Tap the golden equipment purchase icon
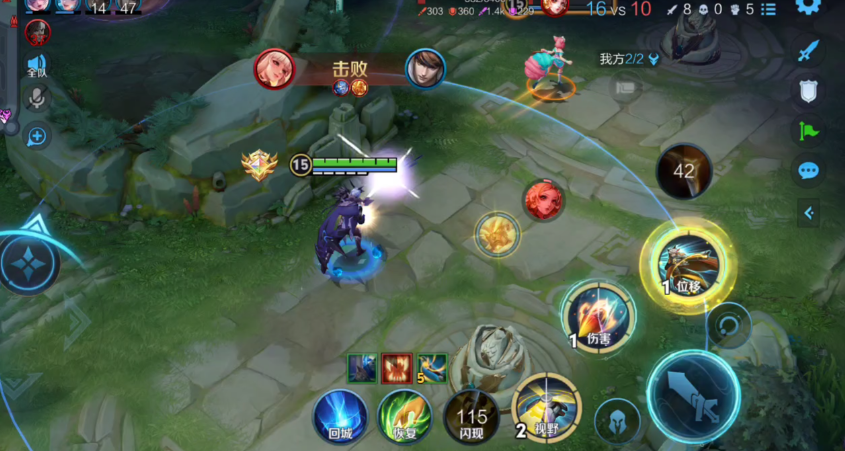 [x=497, y=235]
